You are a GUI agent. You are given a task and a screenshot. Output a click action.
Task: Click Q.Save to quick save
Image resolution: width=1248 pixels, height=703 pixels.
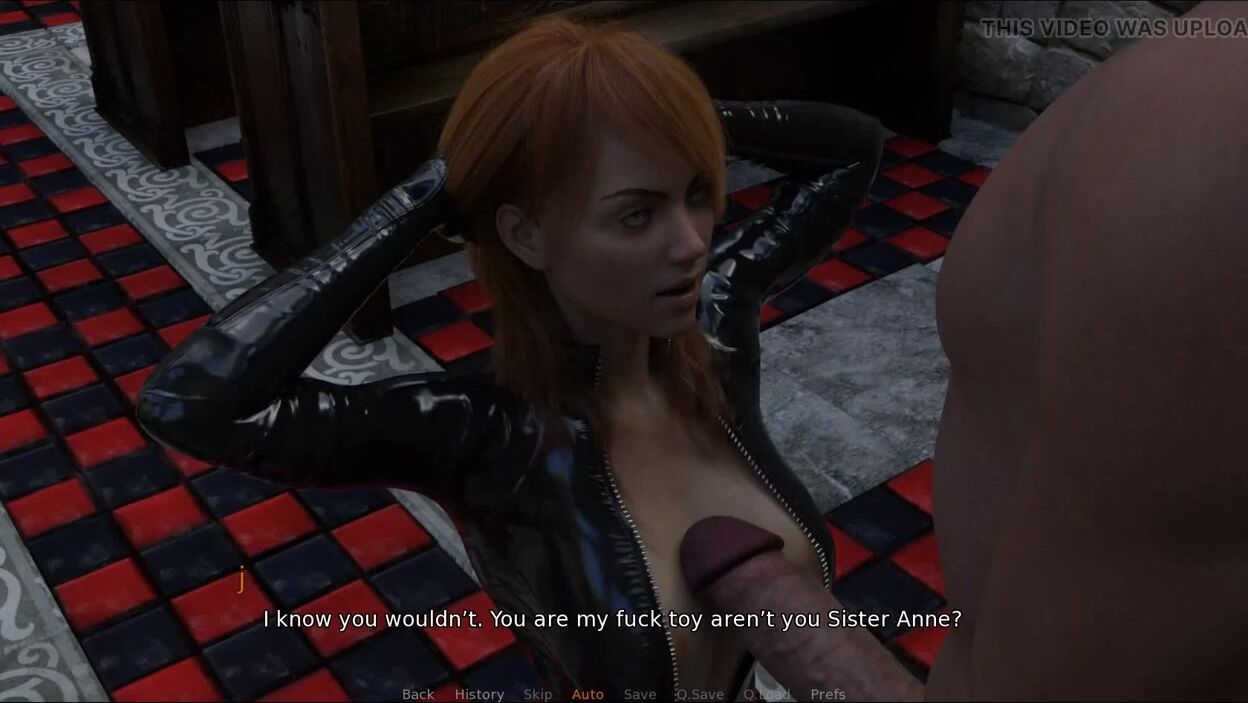pos(700,694)
